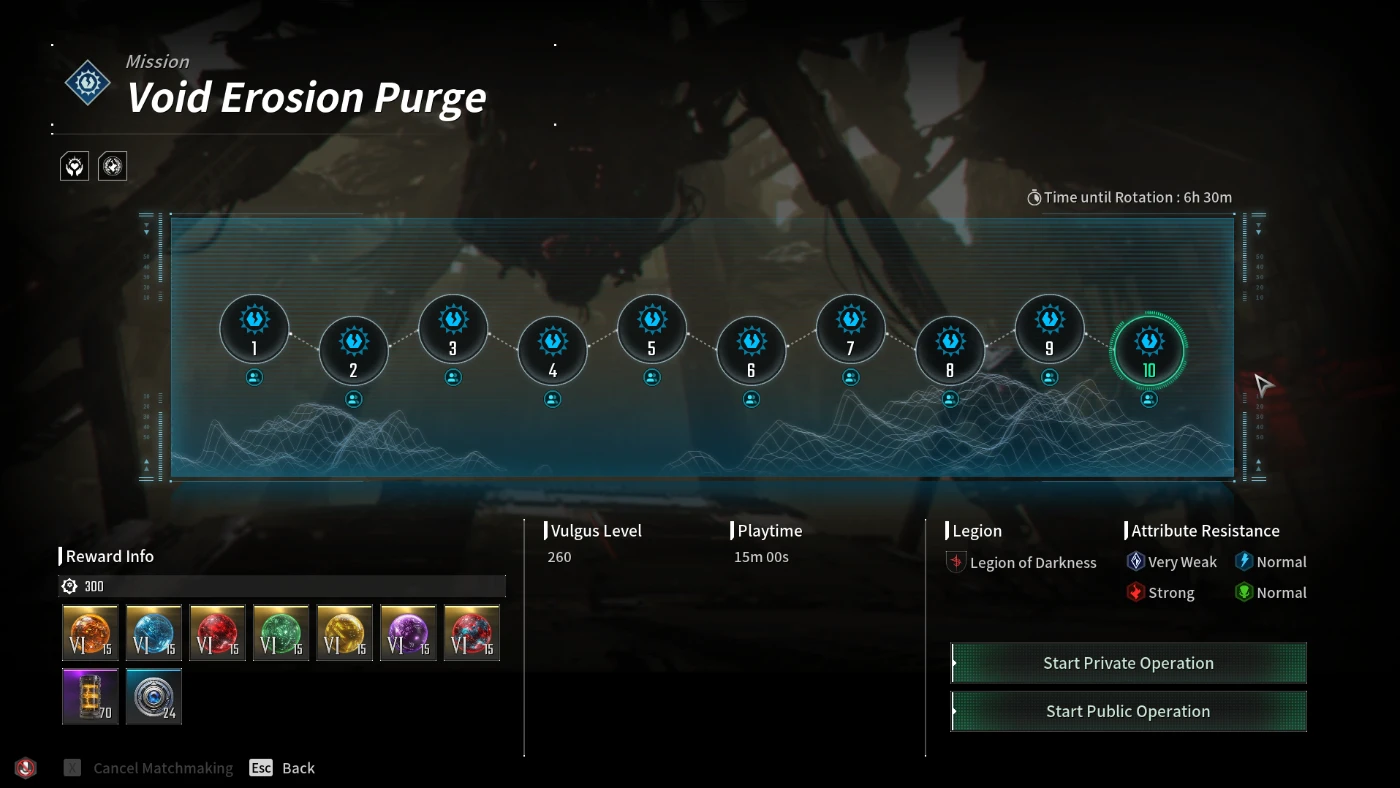1400x788 pixels.
Task: Select stage 7 node
Action: coord(851,329)
